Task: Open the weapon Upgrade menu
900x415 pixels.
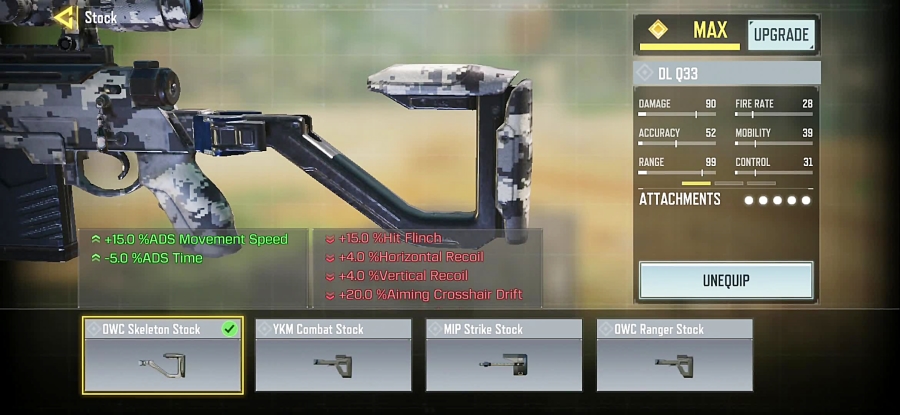Action: 780,35
